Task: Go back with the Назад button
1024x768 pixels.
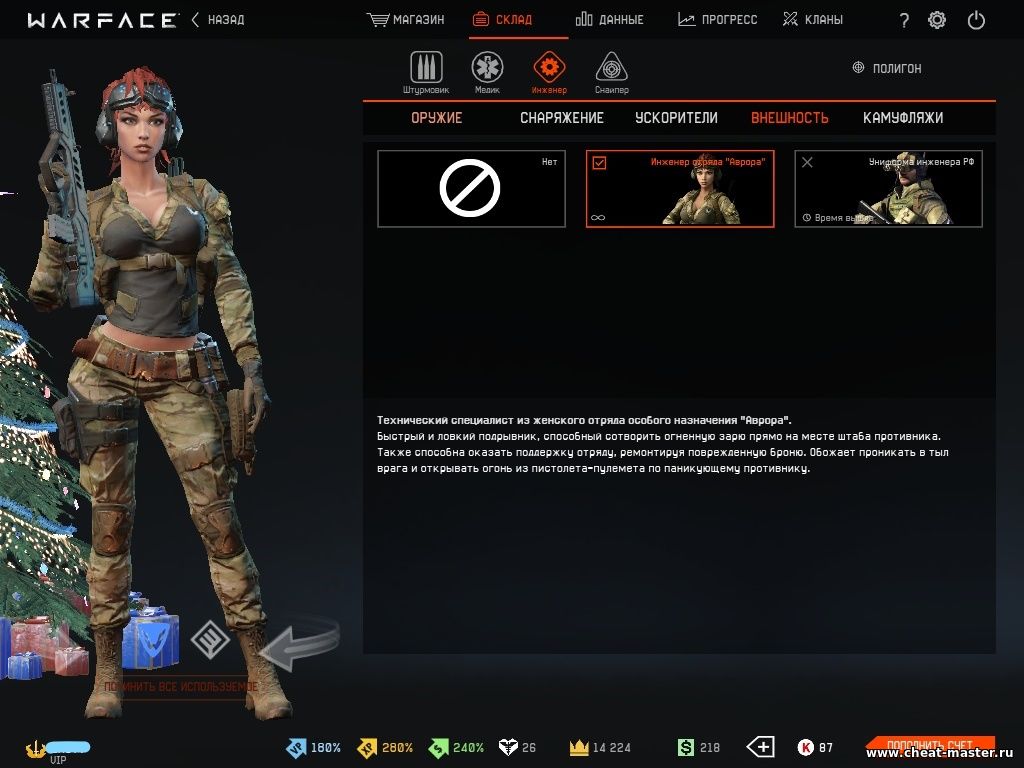Action: [x=217, y=20]
